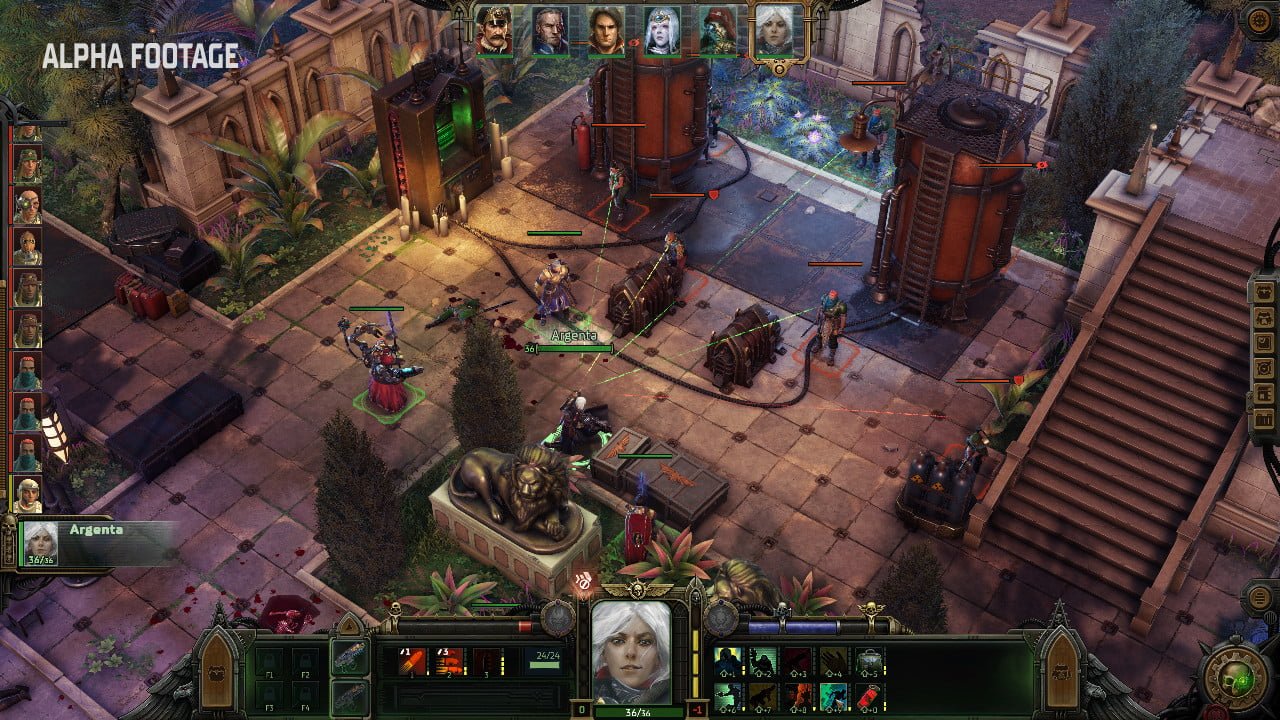Activate the cyan figure ability icon
Viewport: 1280px width, 720px height.
[833, 695]
